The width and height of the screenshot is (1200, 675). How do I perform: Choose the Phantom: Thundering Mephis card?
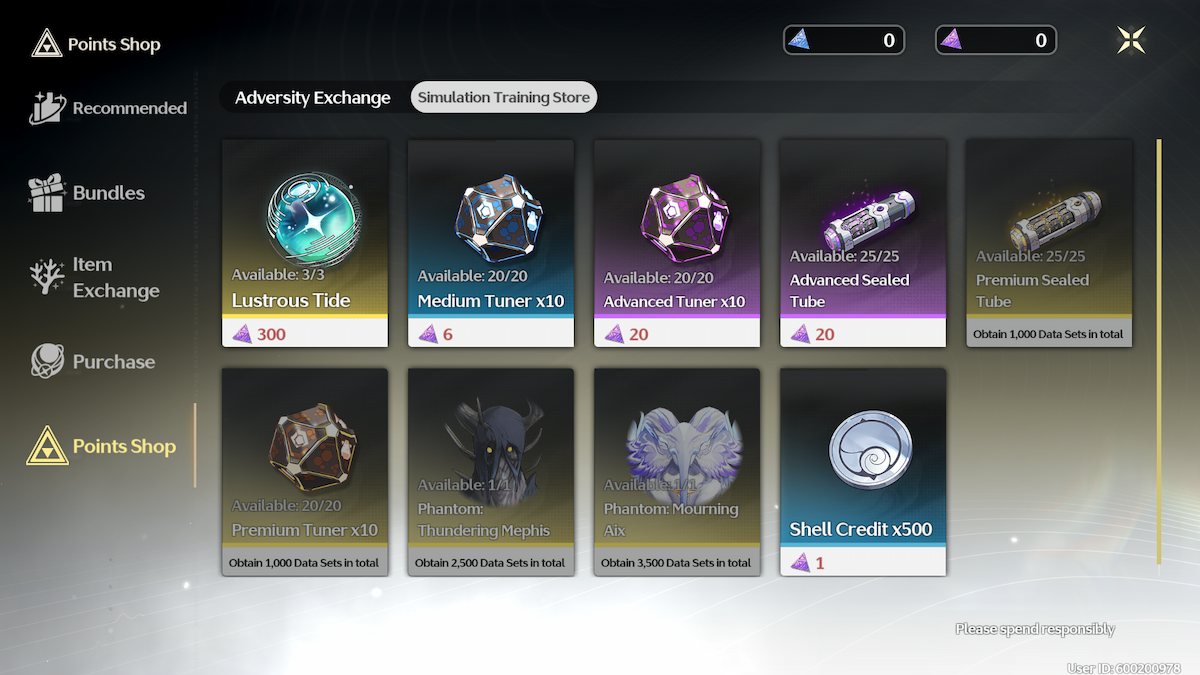tap(491, 472)
